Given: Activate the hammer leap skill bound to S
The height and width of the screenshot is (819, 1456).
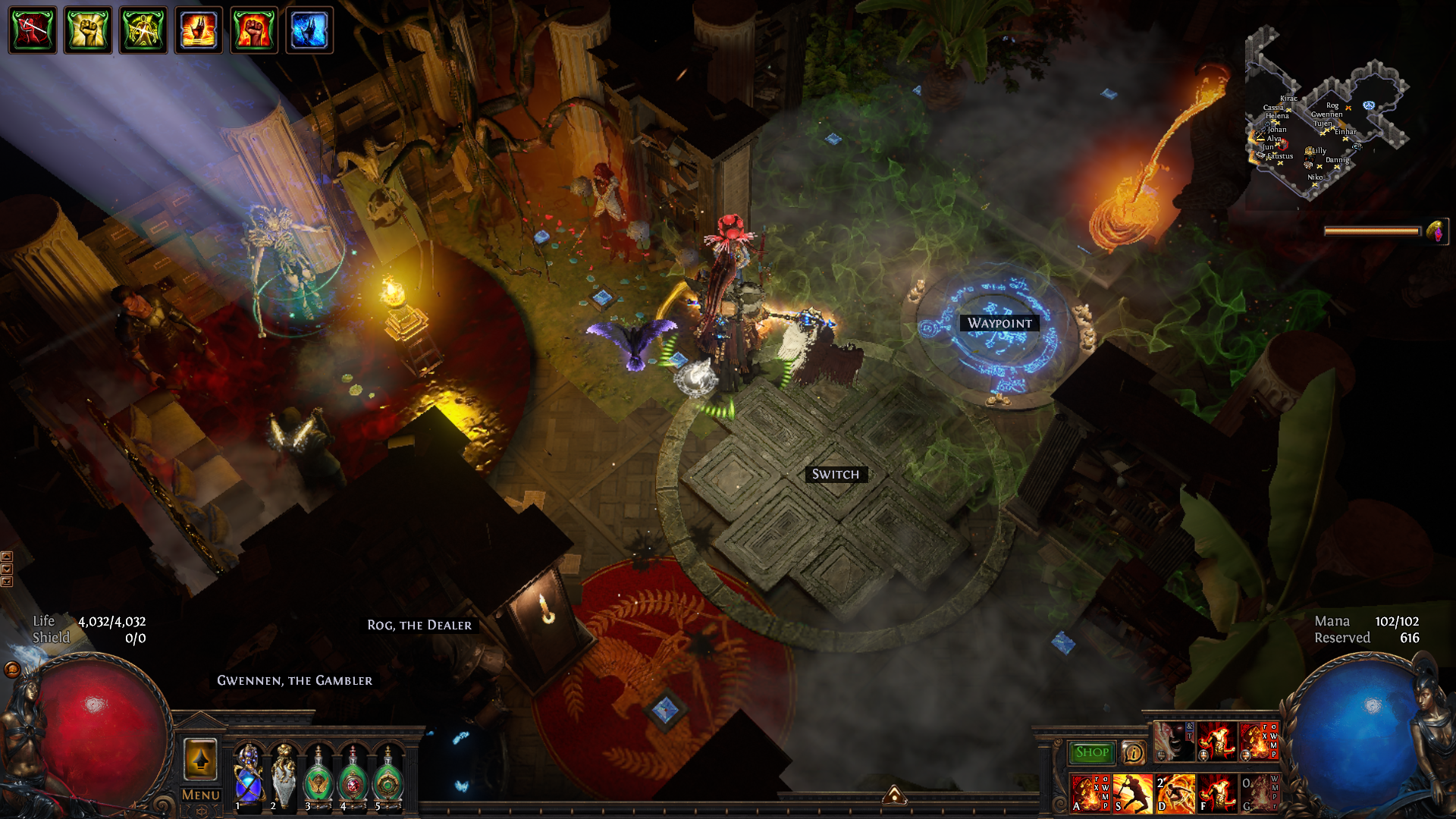Looking at the screenshot, I should pyautogui.click(x=1132, y=794).
